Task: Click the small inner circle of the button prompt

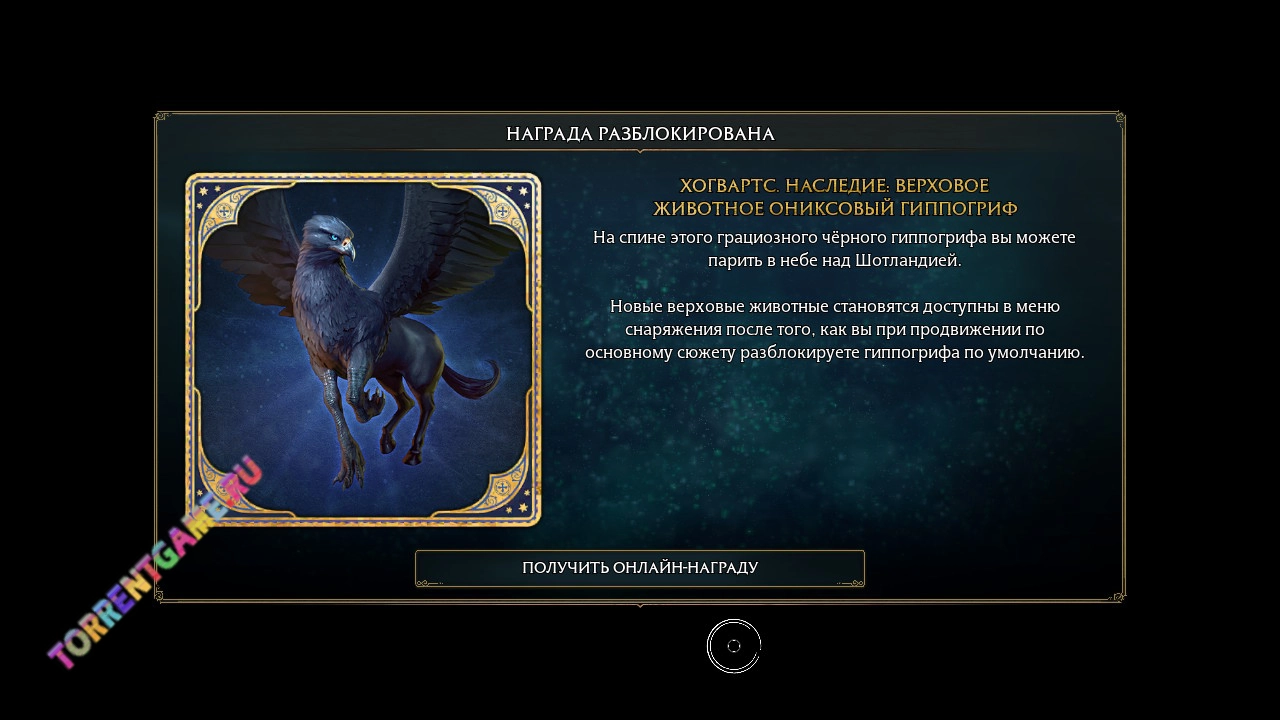Action: click(x=735, y=646)
